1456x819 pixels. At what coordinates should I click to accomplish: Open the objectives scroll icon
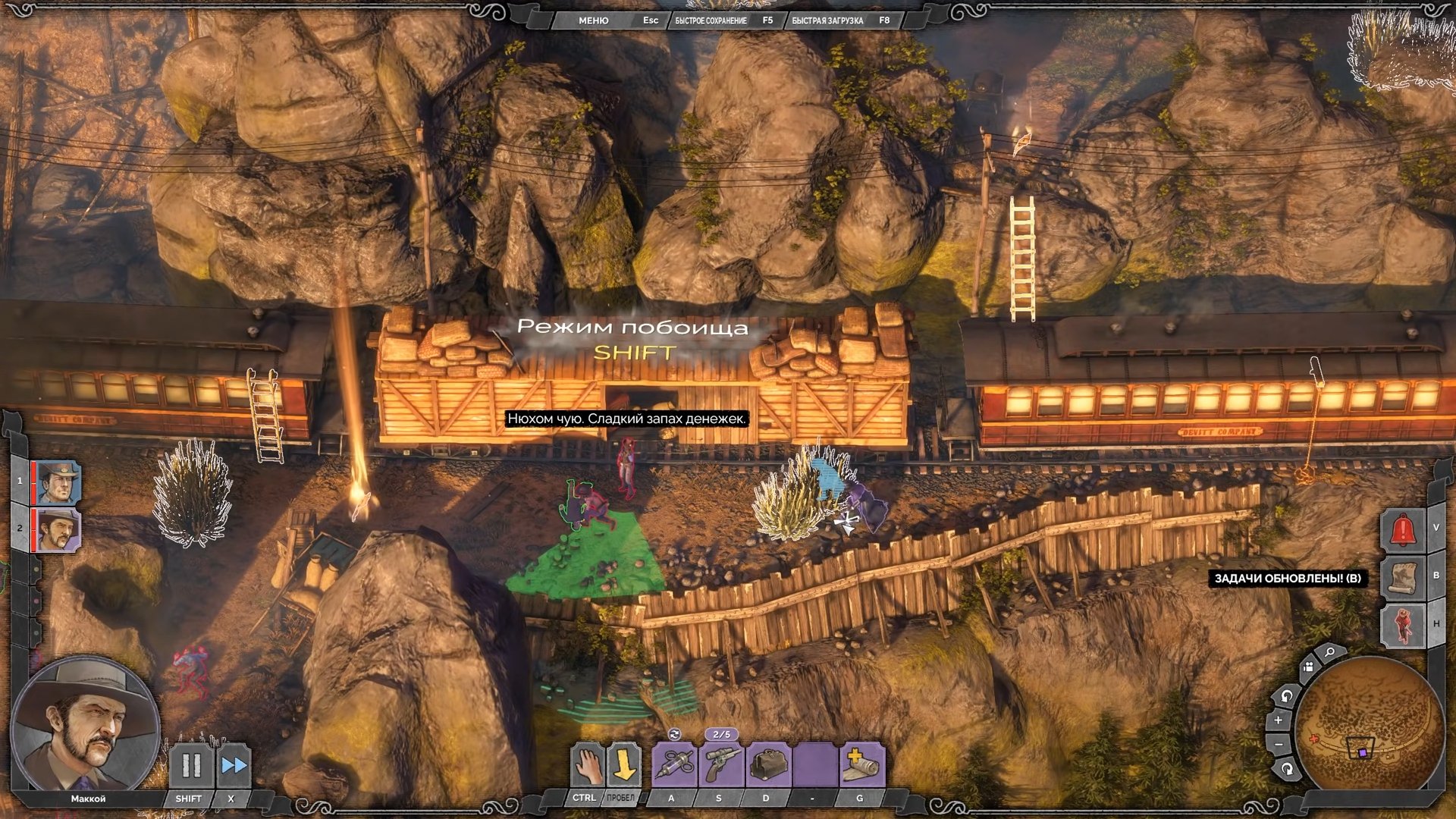pyautogui.click(x=1402, y=576)
